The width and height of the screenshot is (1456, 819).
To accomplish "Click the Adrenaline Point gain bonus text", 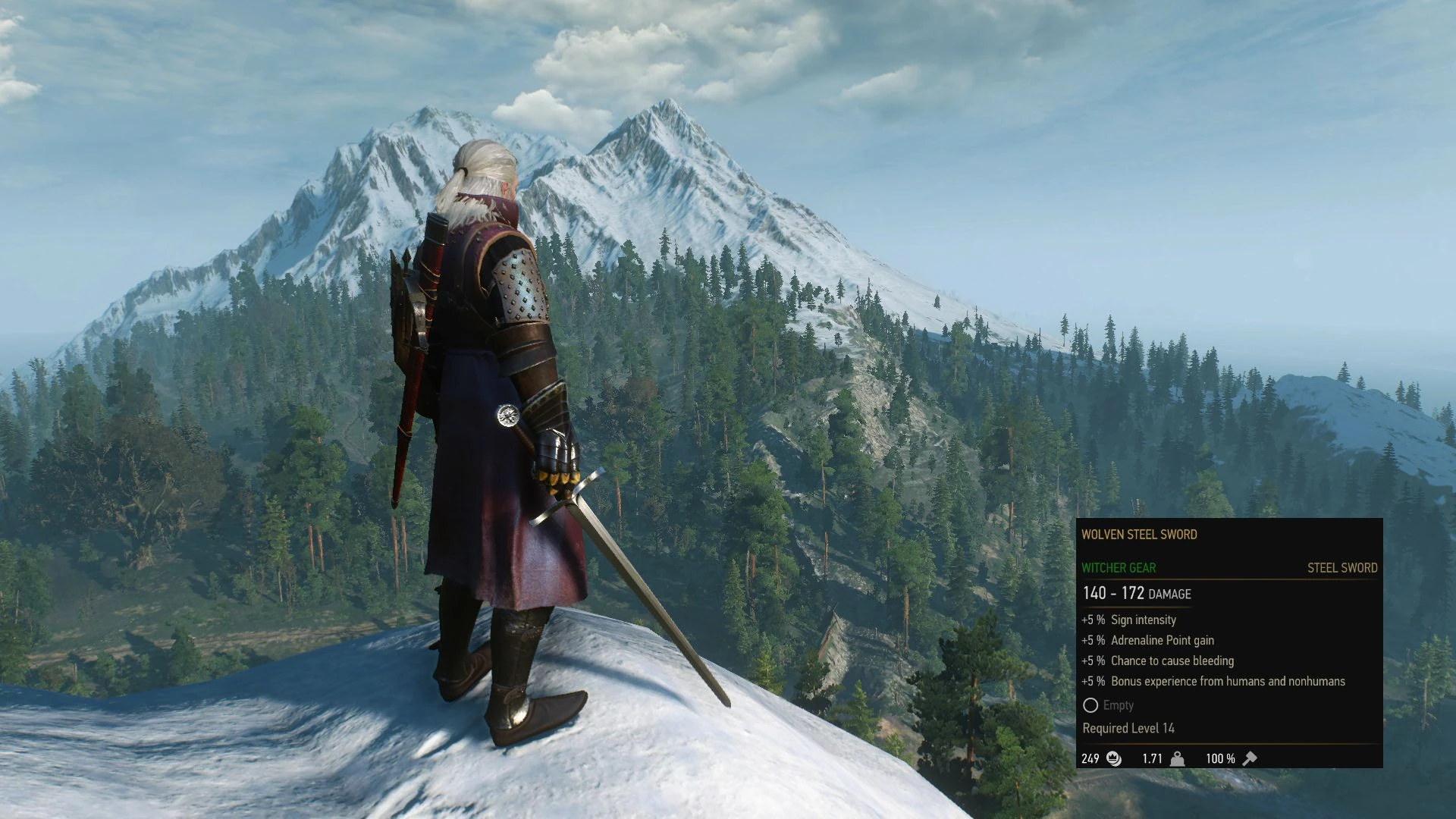I will coord(1160,640).
